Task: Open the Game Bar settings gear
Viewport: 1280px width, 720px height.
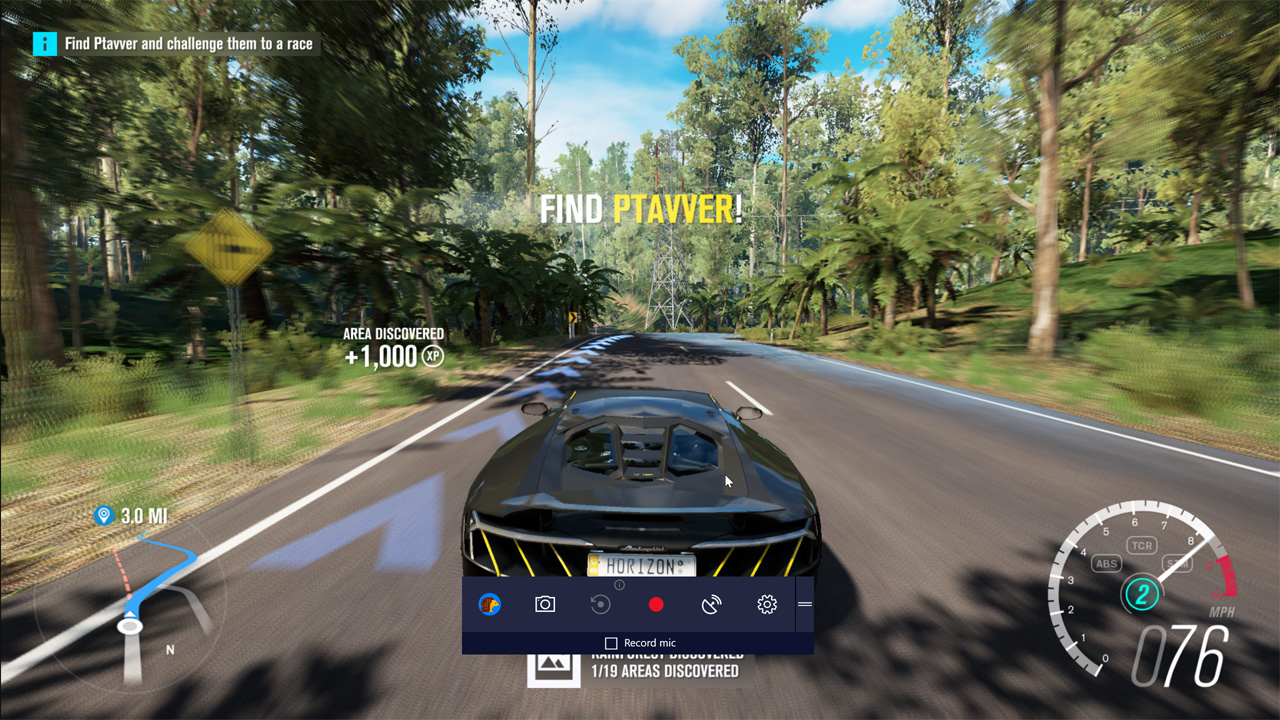Action: pyautogui.click(x=765, y=604)
